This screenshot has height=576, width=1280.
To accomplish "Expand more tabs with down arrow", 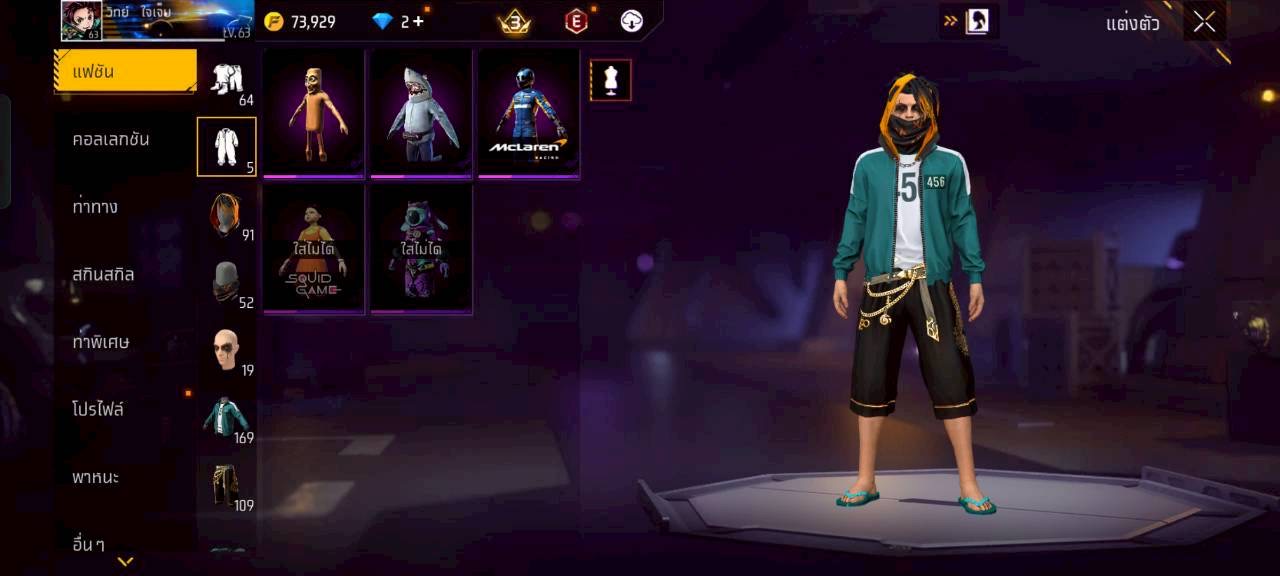I will [x=125, y=562].
